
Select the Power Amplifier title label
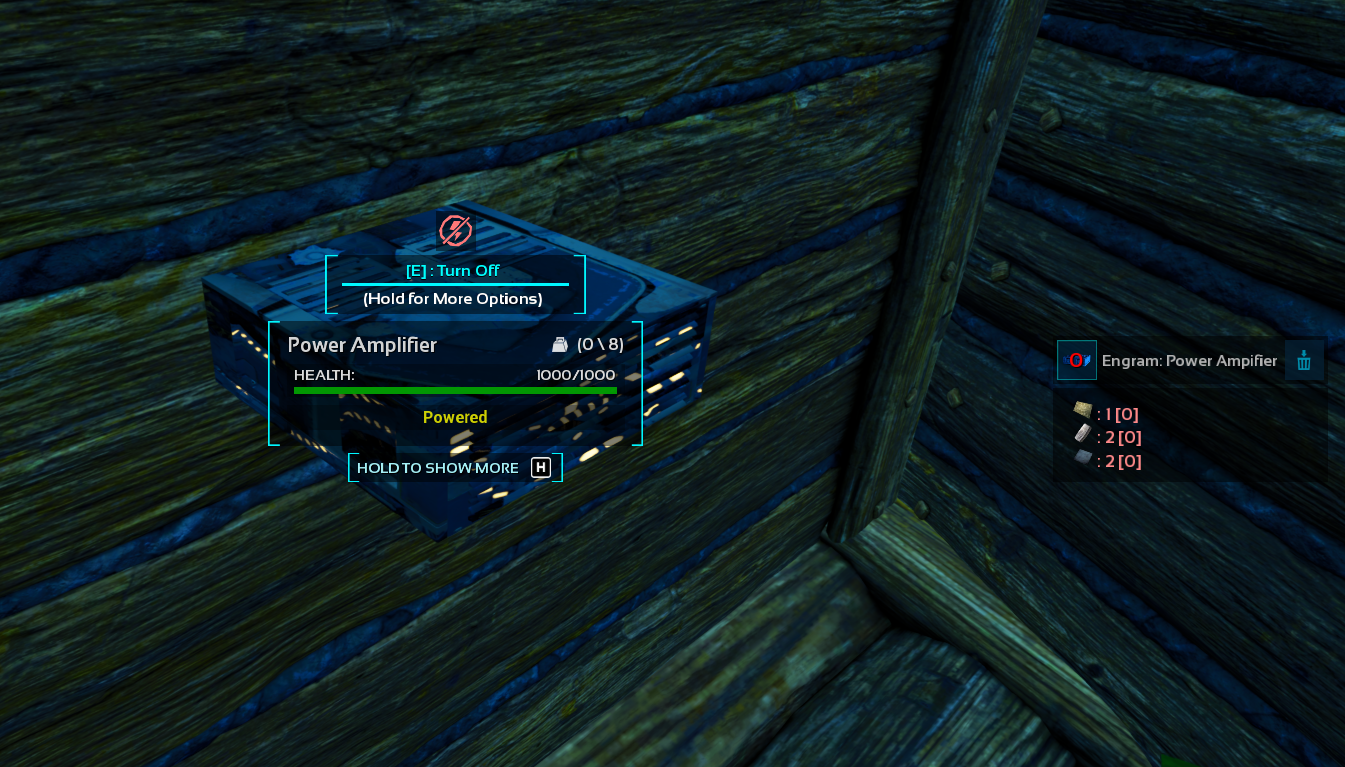pyautogui.click(x=362, y=344)
